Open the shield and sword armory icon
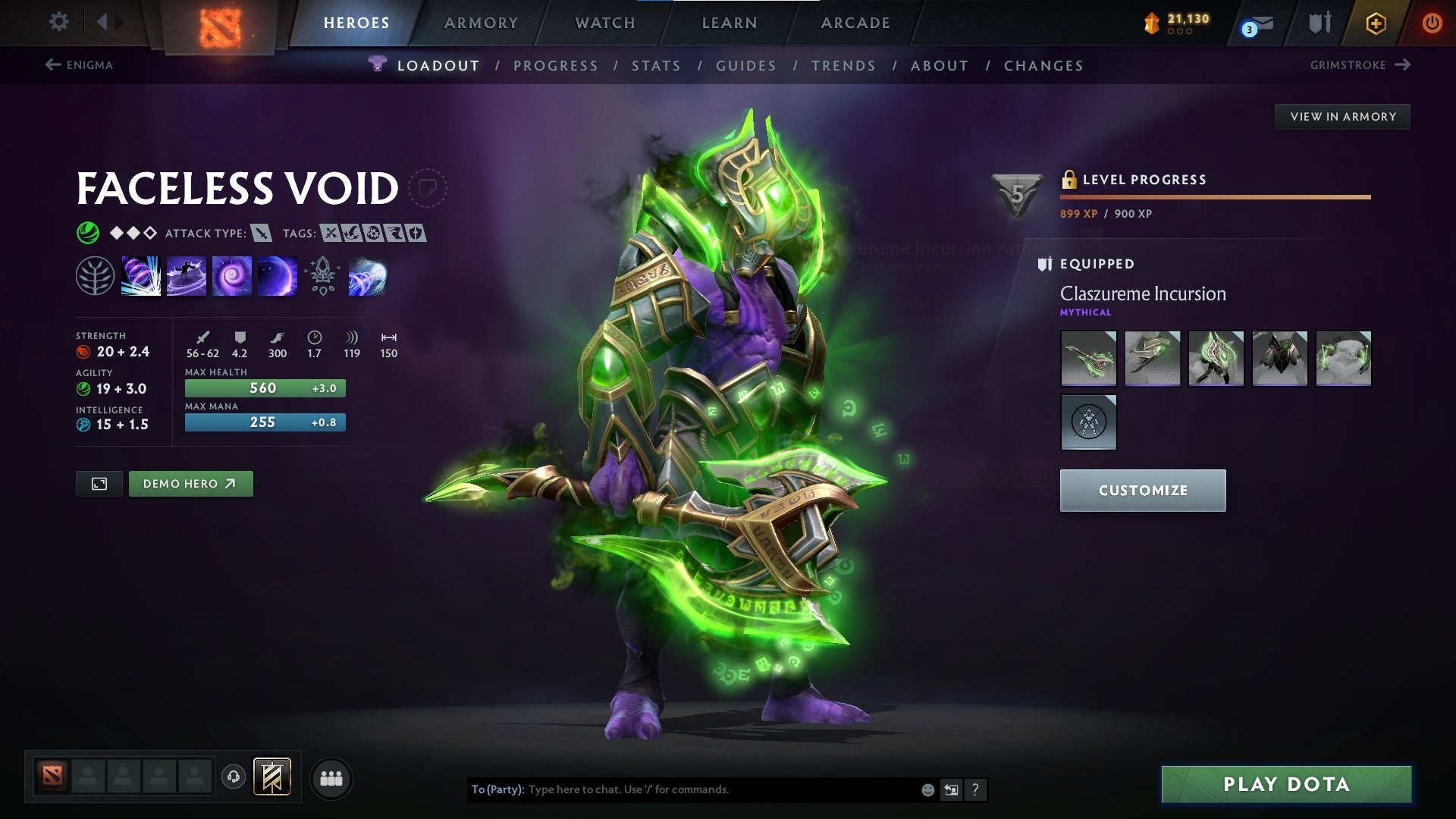 click(1318, 23)
